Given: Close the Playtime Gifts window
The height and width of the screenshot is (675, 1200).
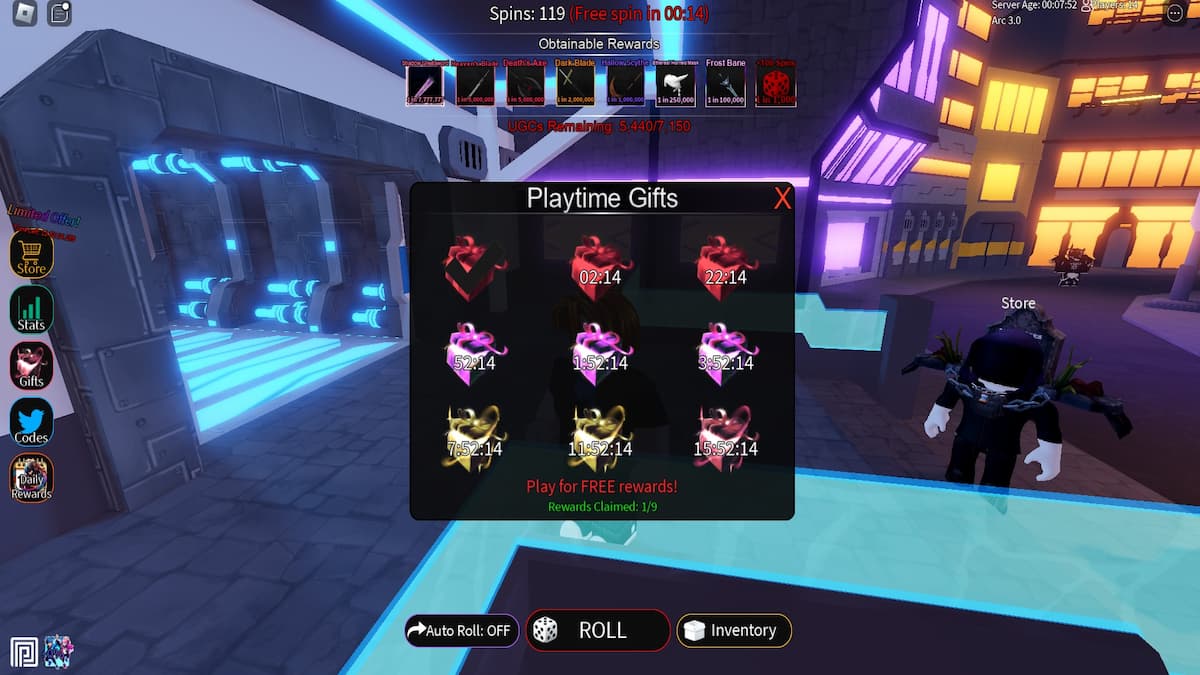Looking at the screenshot, I should coord(782,198).
